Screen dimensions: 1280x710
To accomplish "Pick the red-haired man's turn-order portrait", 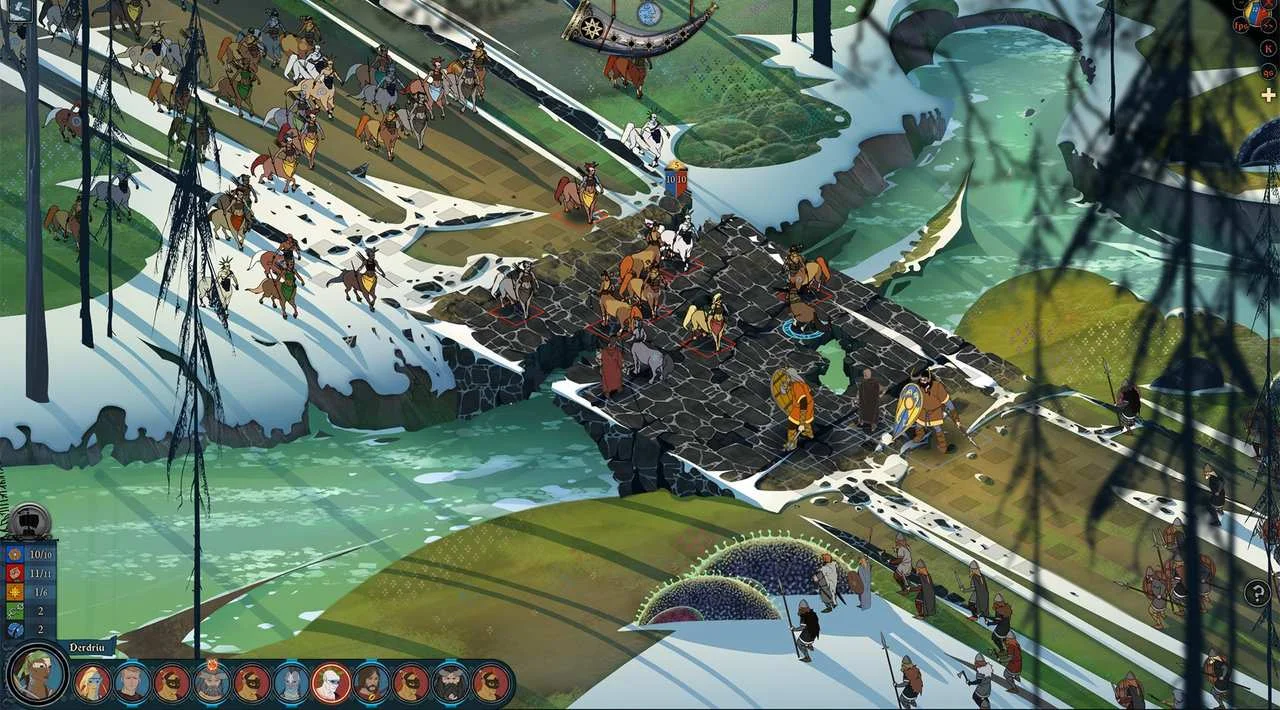I will coord(132,683).
